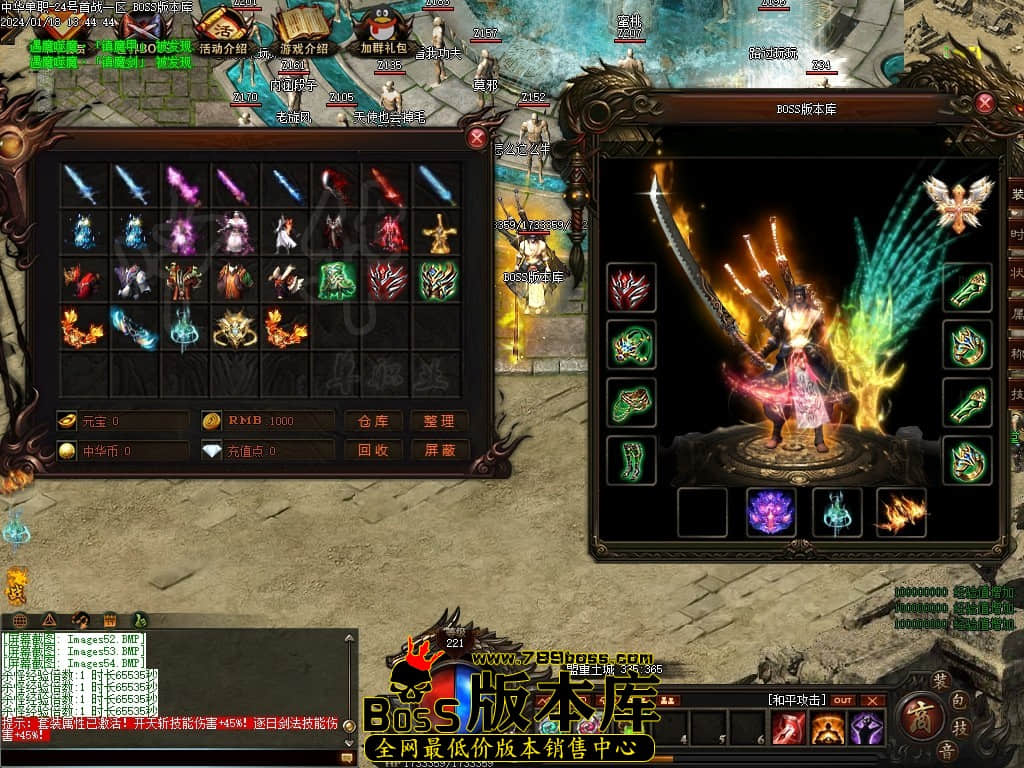
Task: Select the golden cross item in the bag
Action: (x=437, y=233)
